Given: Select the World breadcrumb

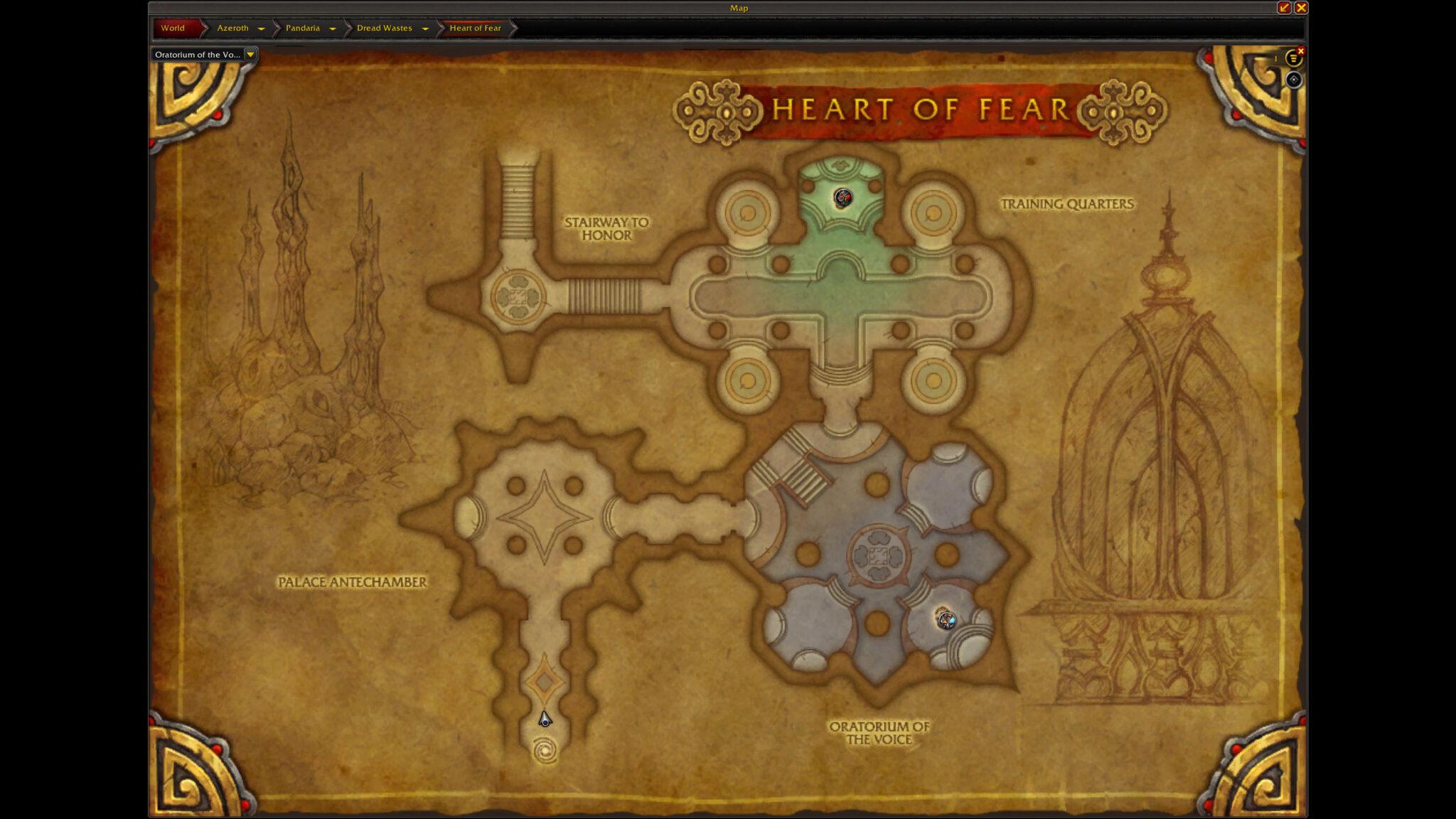Looking at the screenshot, I should pos(173,28).
